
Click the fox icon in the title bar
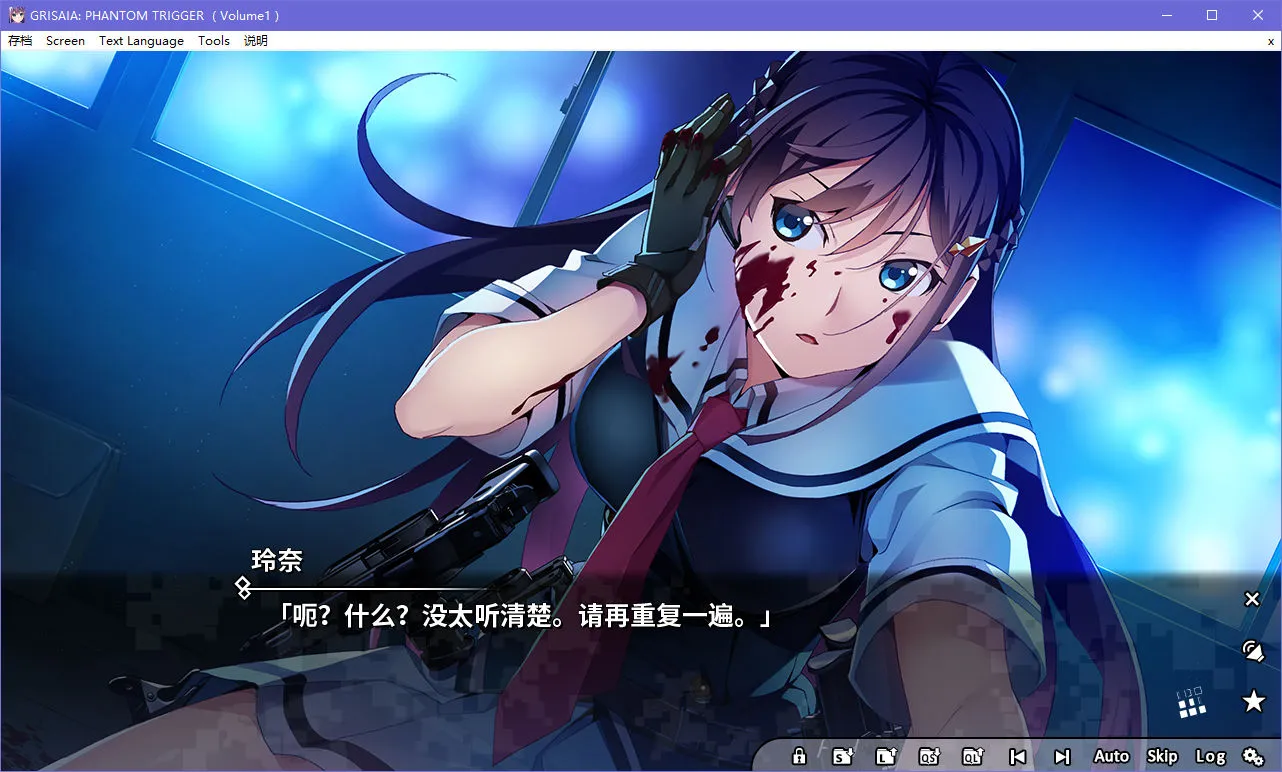click(14, 14)
